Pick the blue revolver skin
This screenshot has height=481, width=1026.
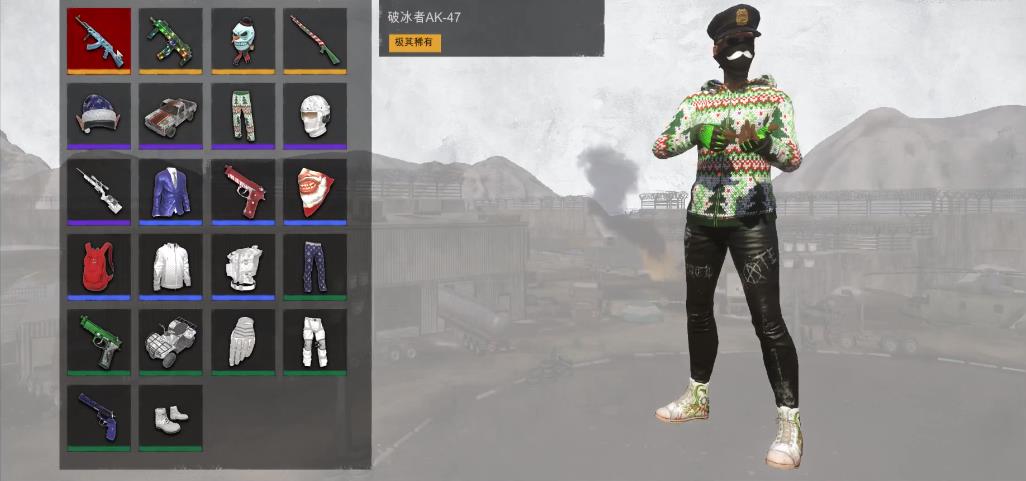pos(99,415)
